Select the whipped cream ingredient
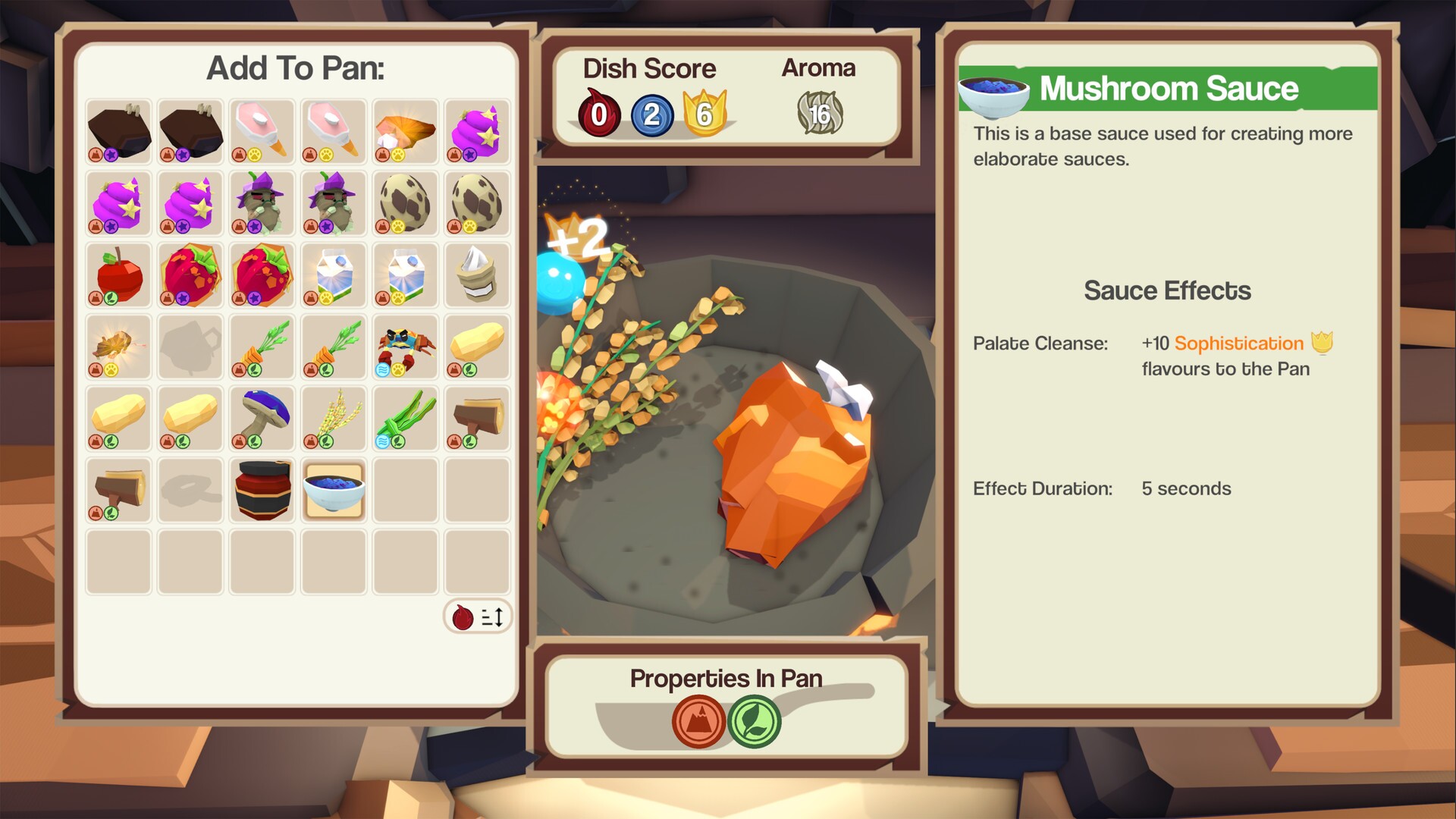1456x819 pixels. (476, 275)
